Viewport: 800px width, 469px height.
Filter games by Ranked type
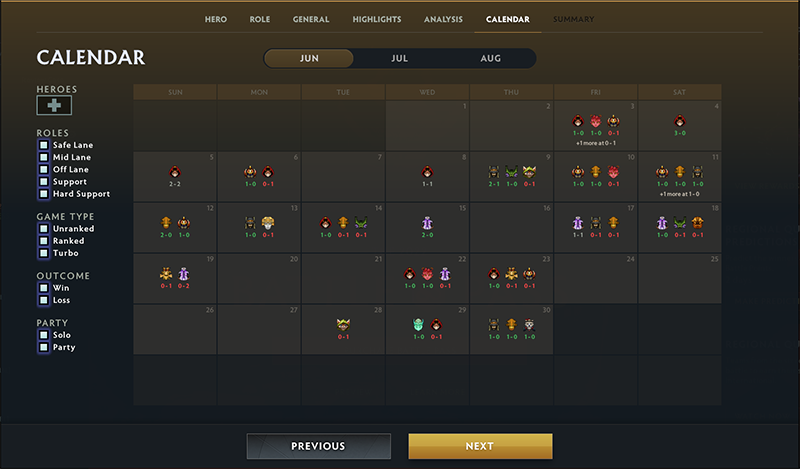44,241
